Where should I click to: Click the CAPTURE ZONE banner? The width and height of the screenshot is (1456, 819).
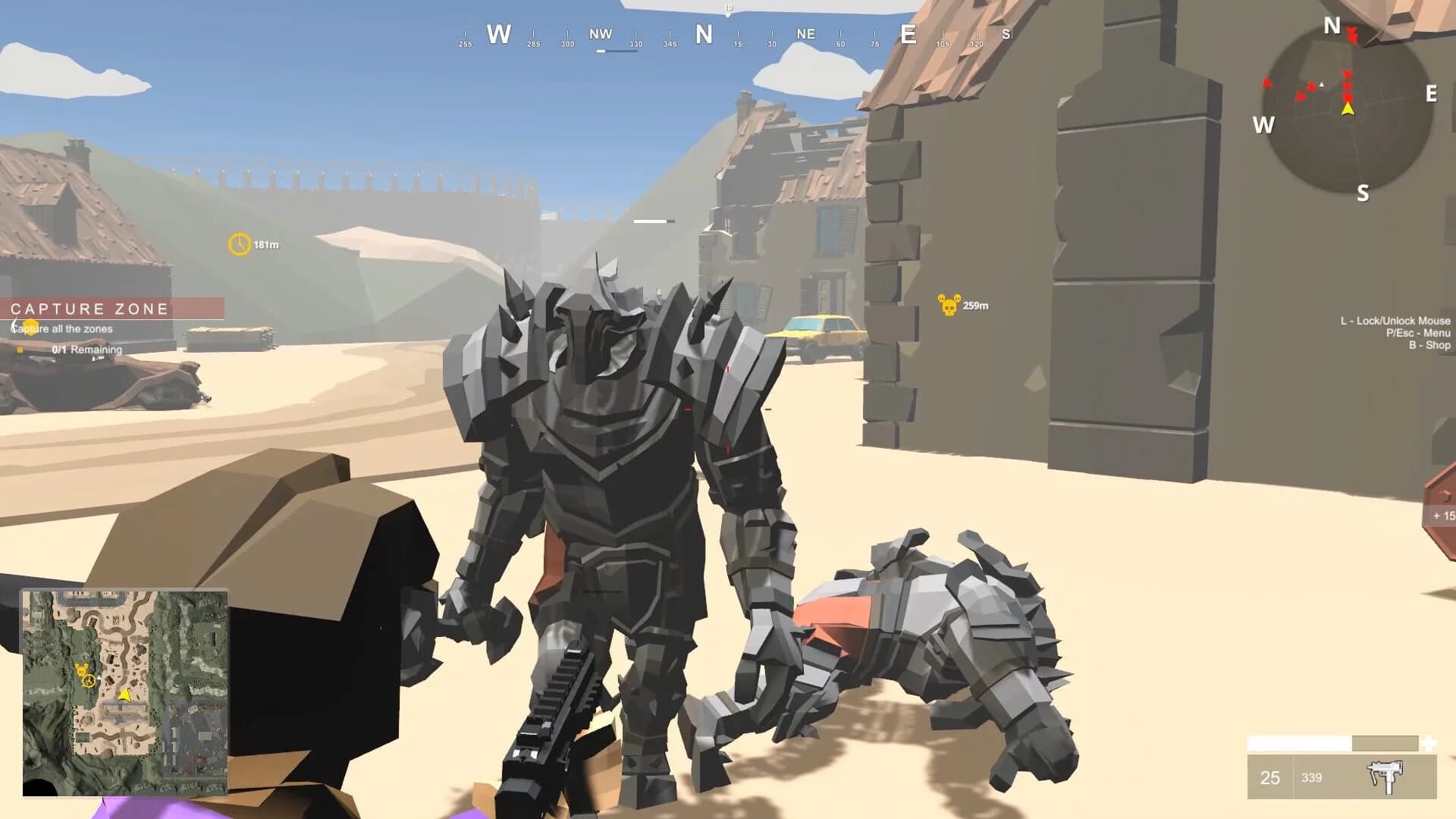89,309
